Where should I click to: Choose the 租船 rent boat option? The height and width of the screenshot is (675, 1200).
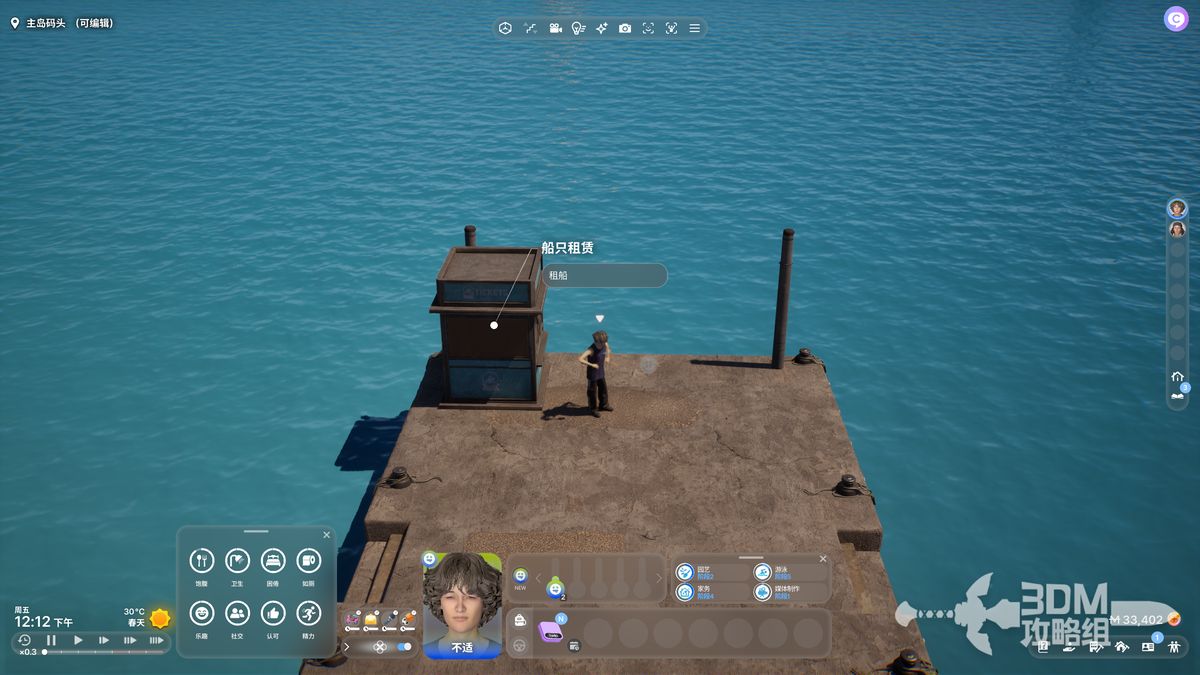pyautogui.click(x=604, y=275)
